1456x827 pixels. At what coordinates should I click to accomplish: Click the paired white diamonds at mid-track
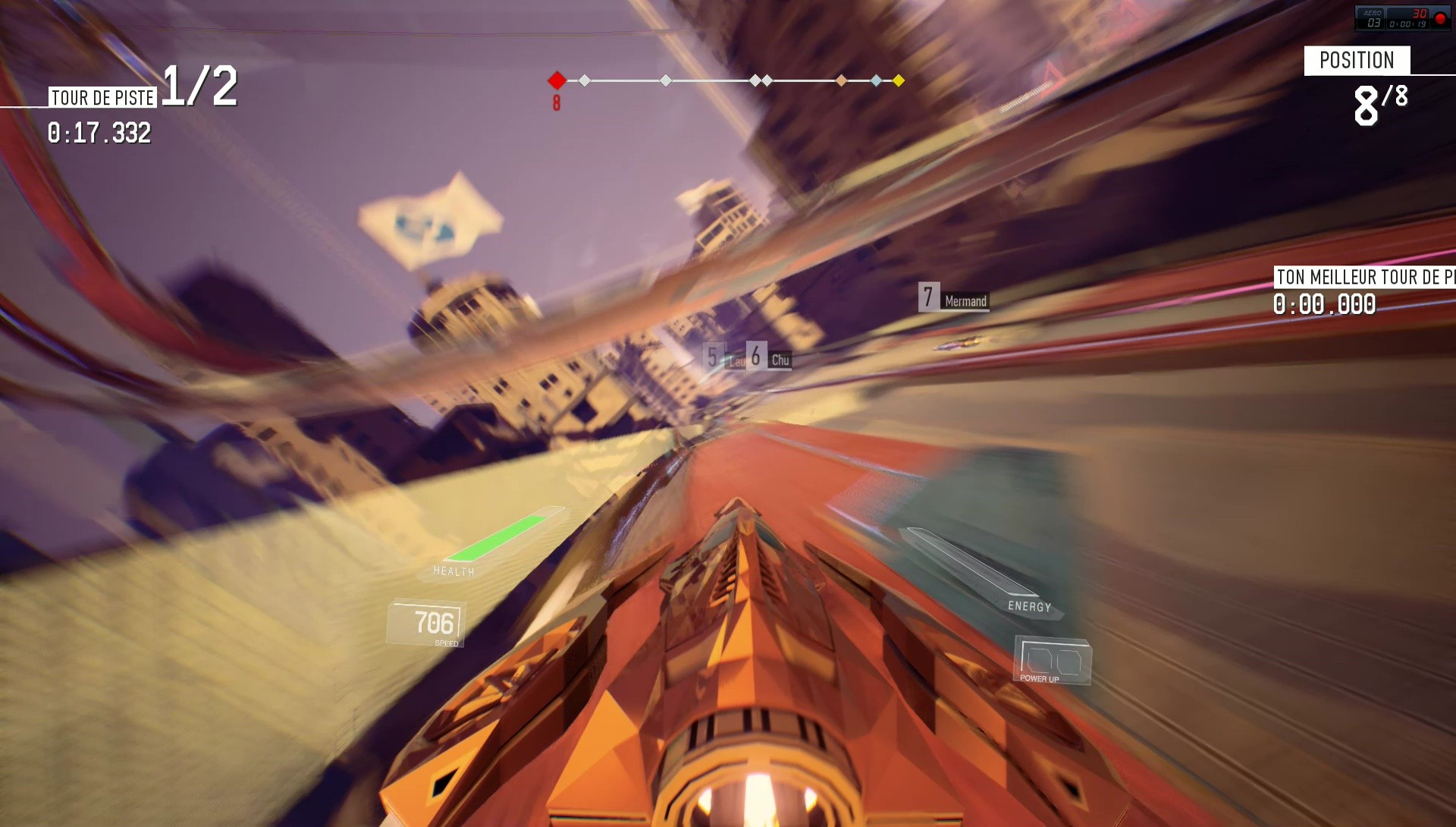pyautogui.click(x=761, y=80)
